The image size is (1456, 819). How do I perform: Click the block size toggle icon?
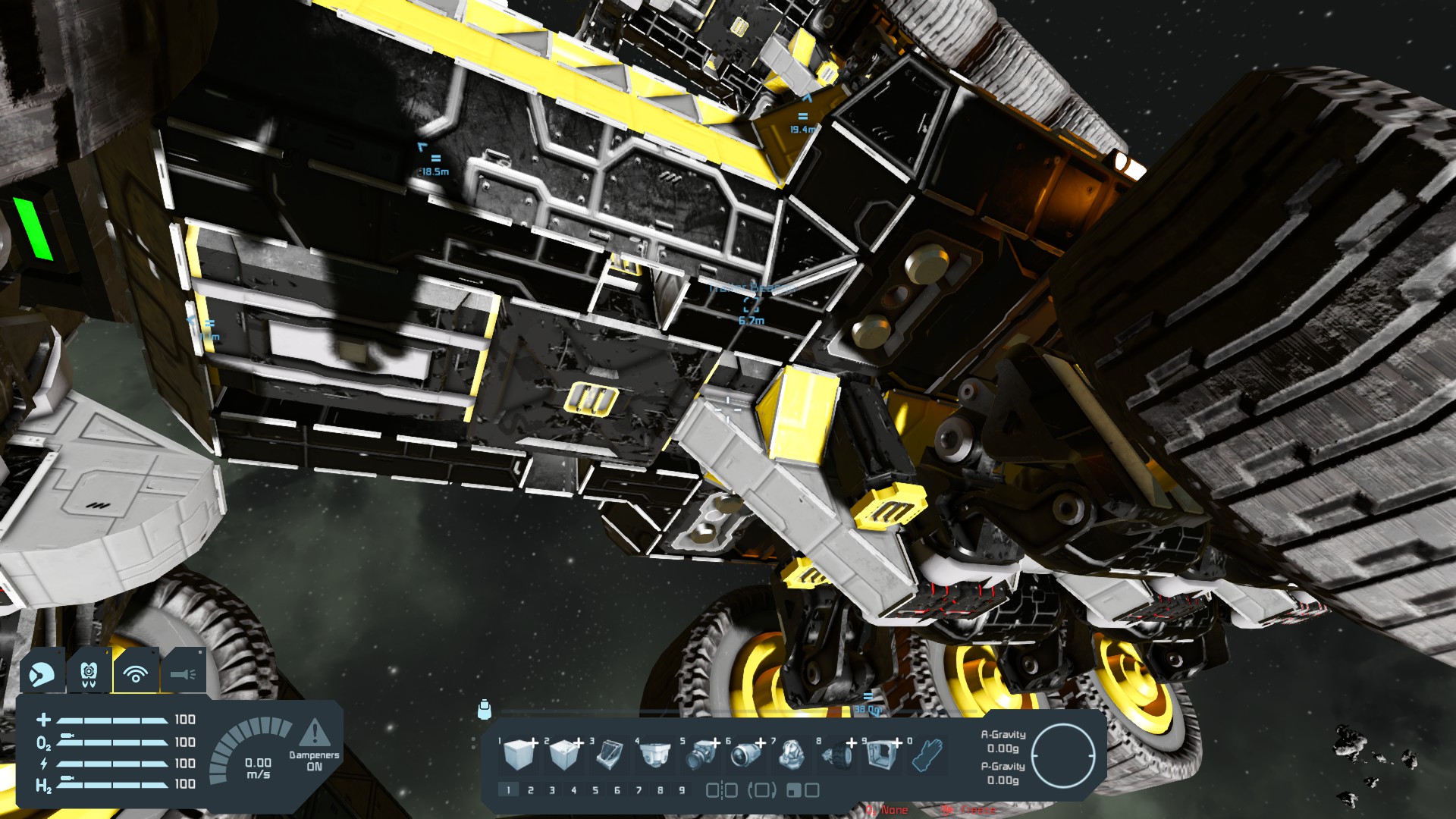(x=802, y=790)
